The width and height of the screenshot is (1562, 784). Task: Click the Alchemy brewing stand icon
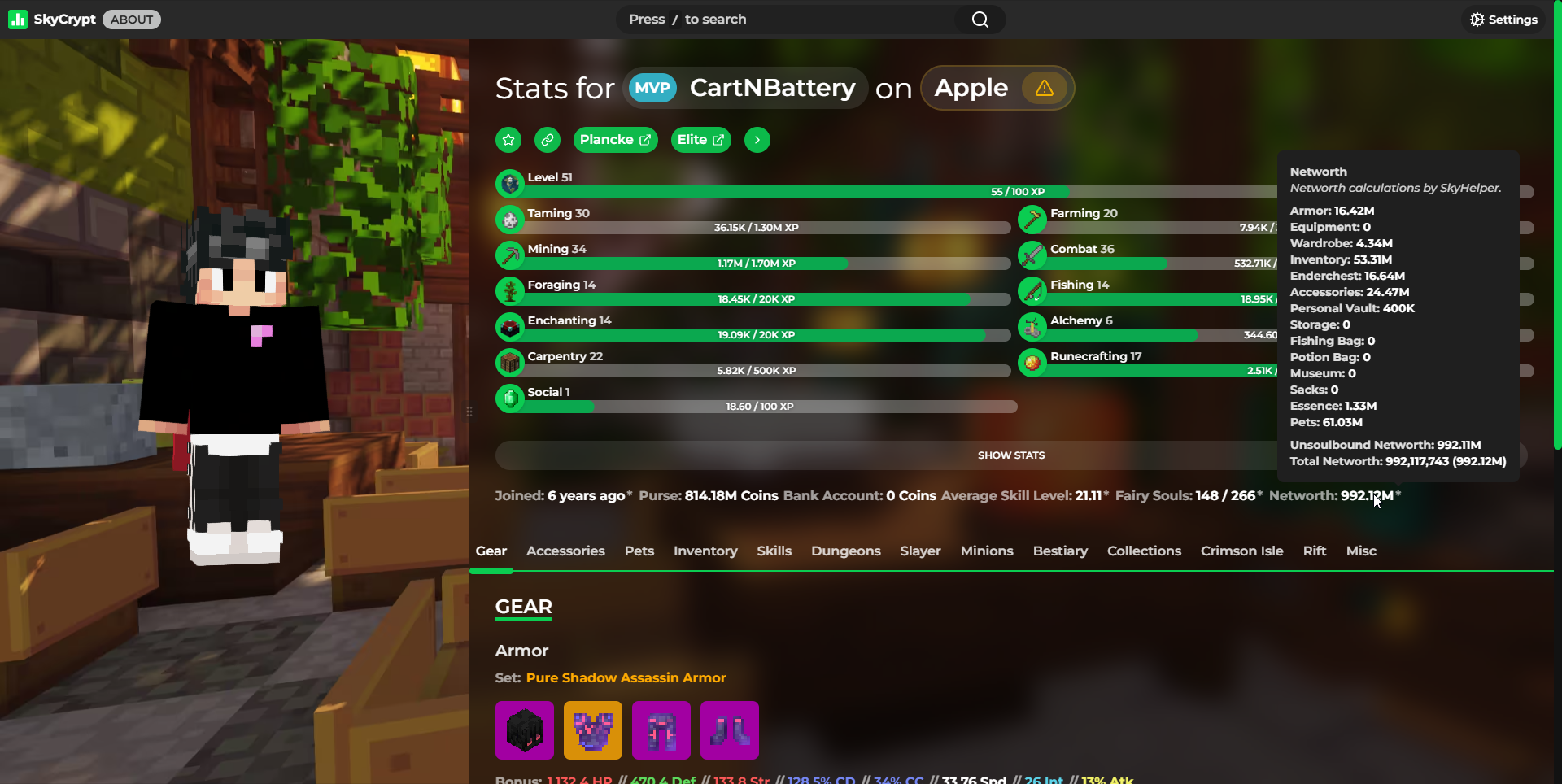point(1032,327)
